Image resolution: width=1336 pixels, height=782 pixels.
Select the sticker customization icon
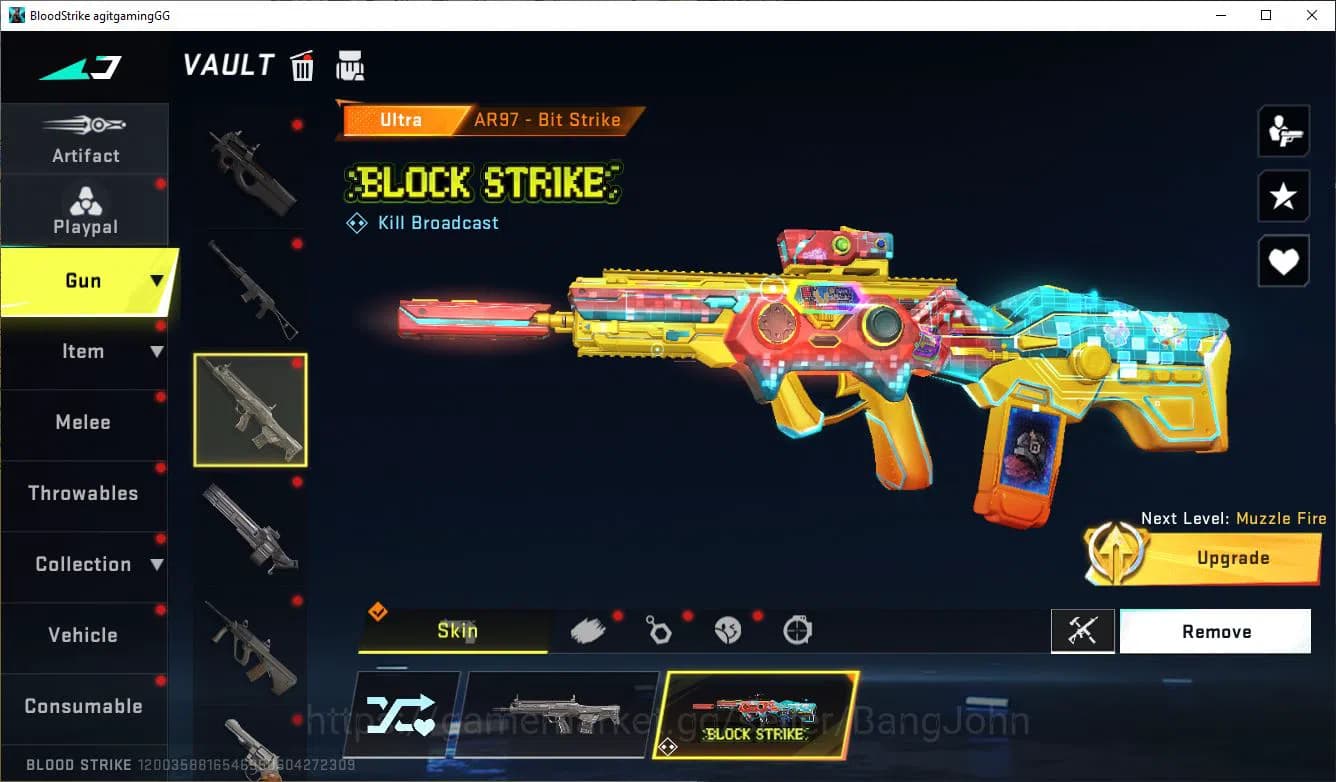(x=727, y=629)
